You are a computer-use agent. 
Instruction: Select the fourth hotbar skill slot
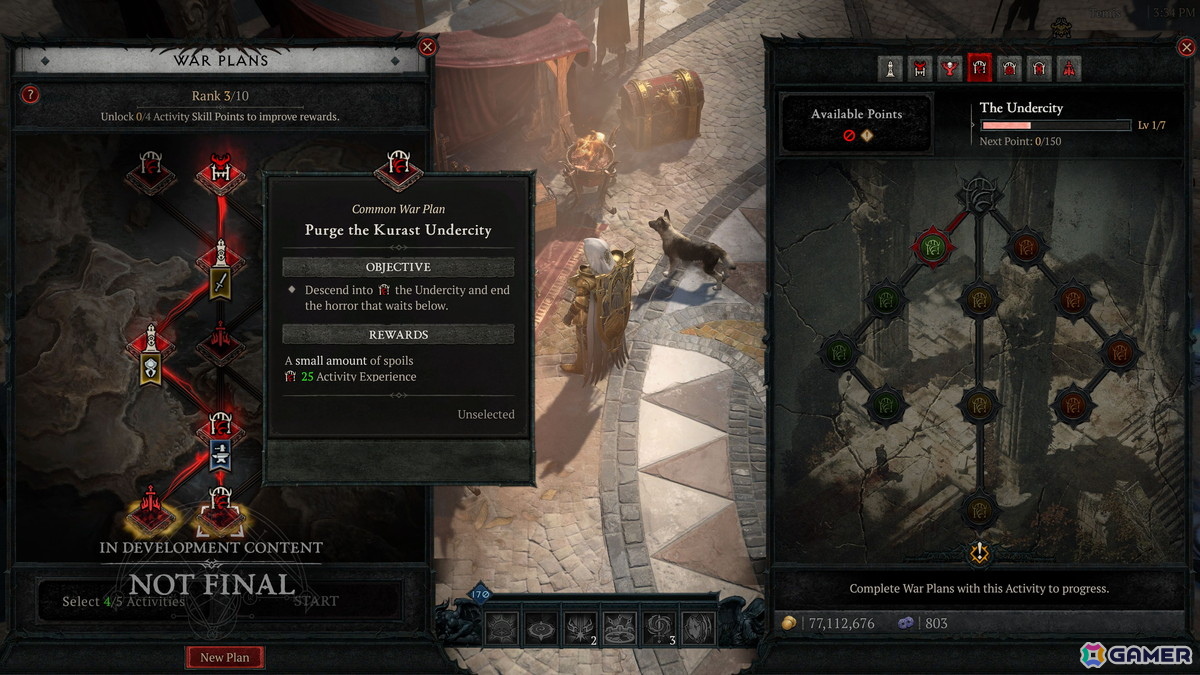click(x=620, y=627)
